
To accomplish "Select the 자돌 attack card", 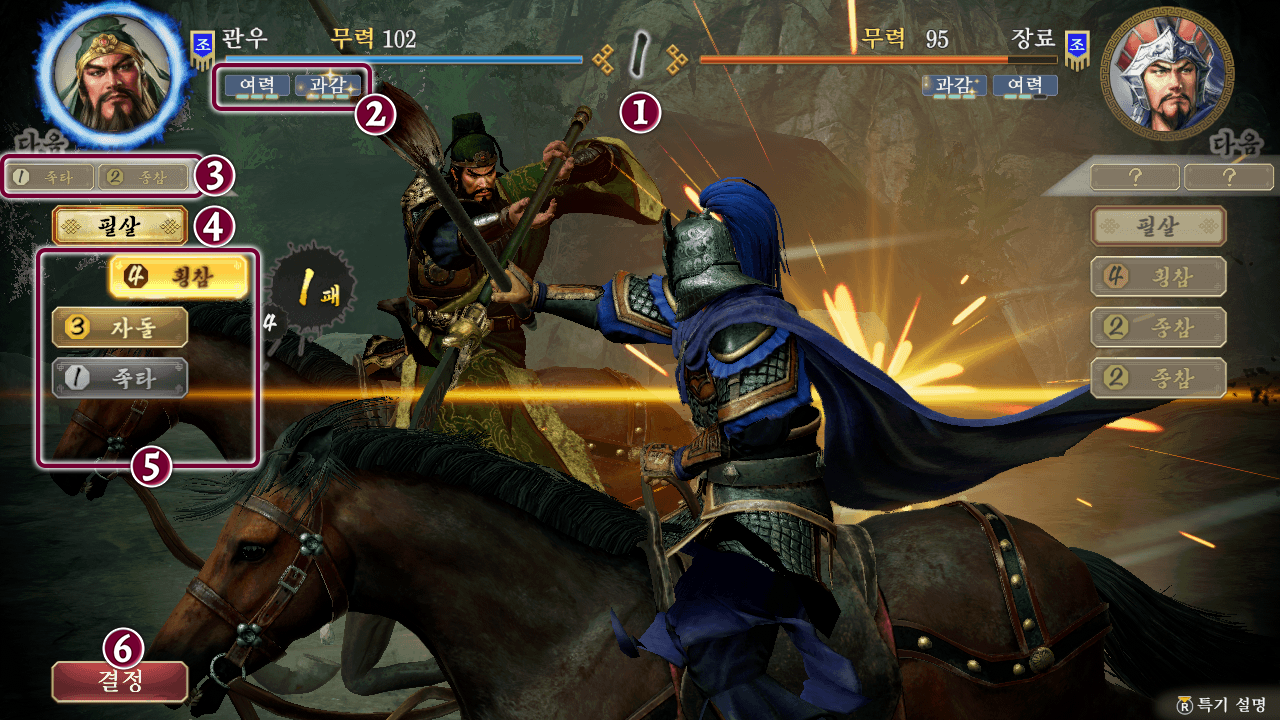I will pyautogui.click(x=120, y=328).
